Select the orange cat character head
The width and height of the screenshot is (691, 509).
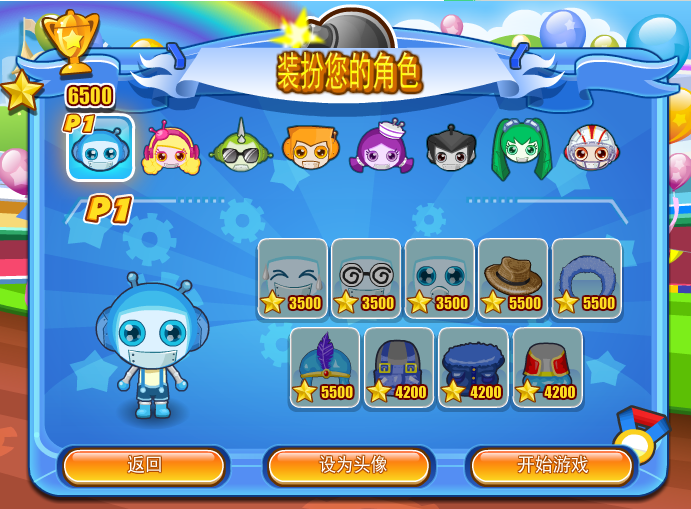click(310, 149)
